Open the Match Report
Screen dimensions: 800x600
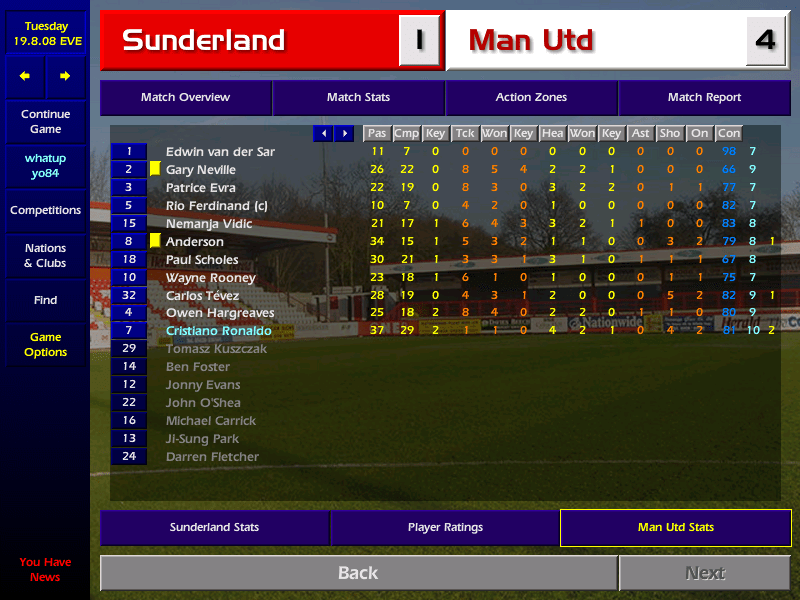point(704,98)
